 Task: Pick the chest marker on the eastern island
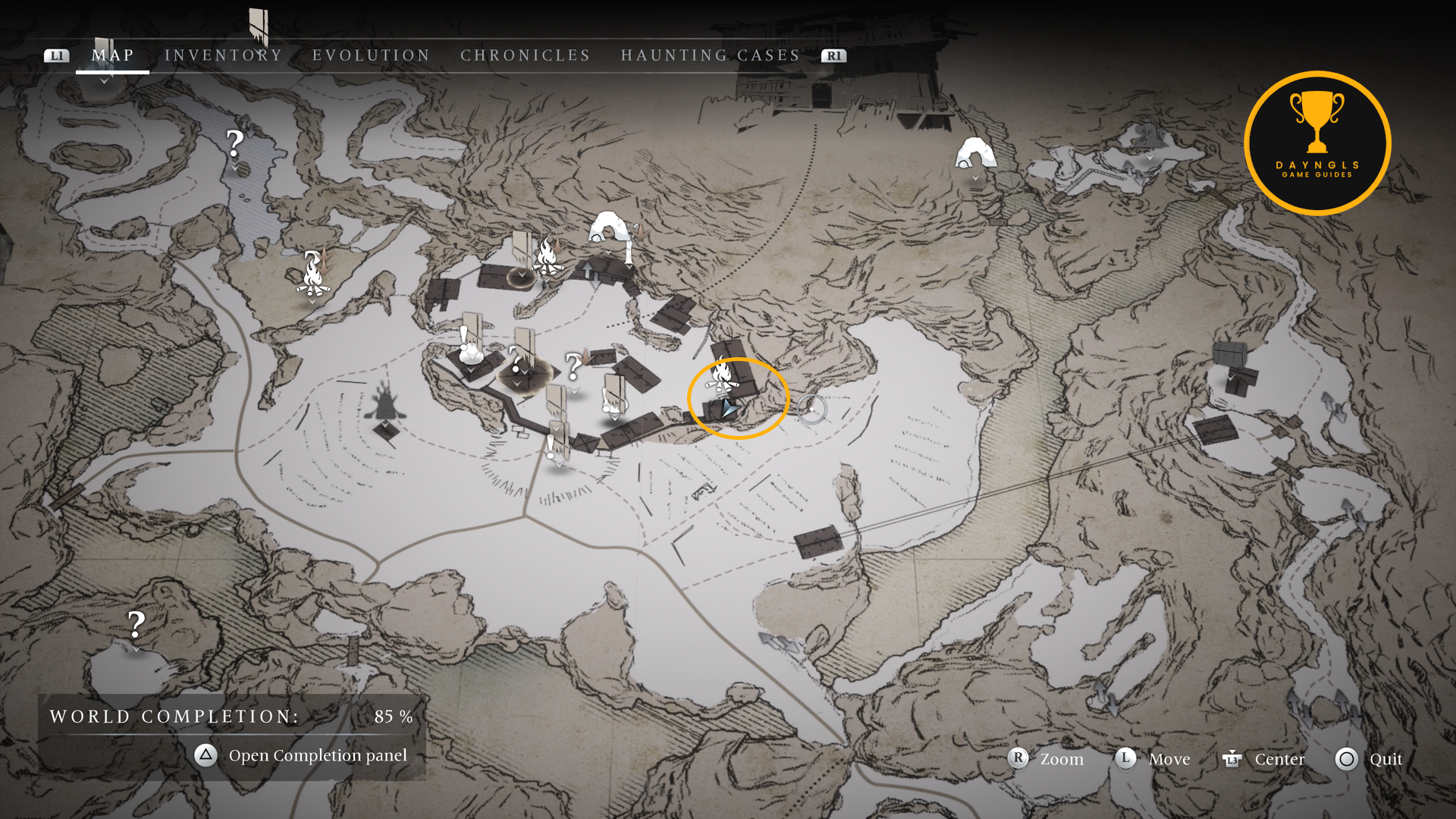point(1229,354)
